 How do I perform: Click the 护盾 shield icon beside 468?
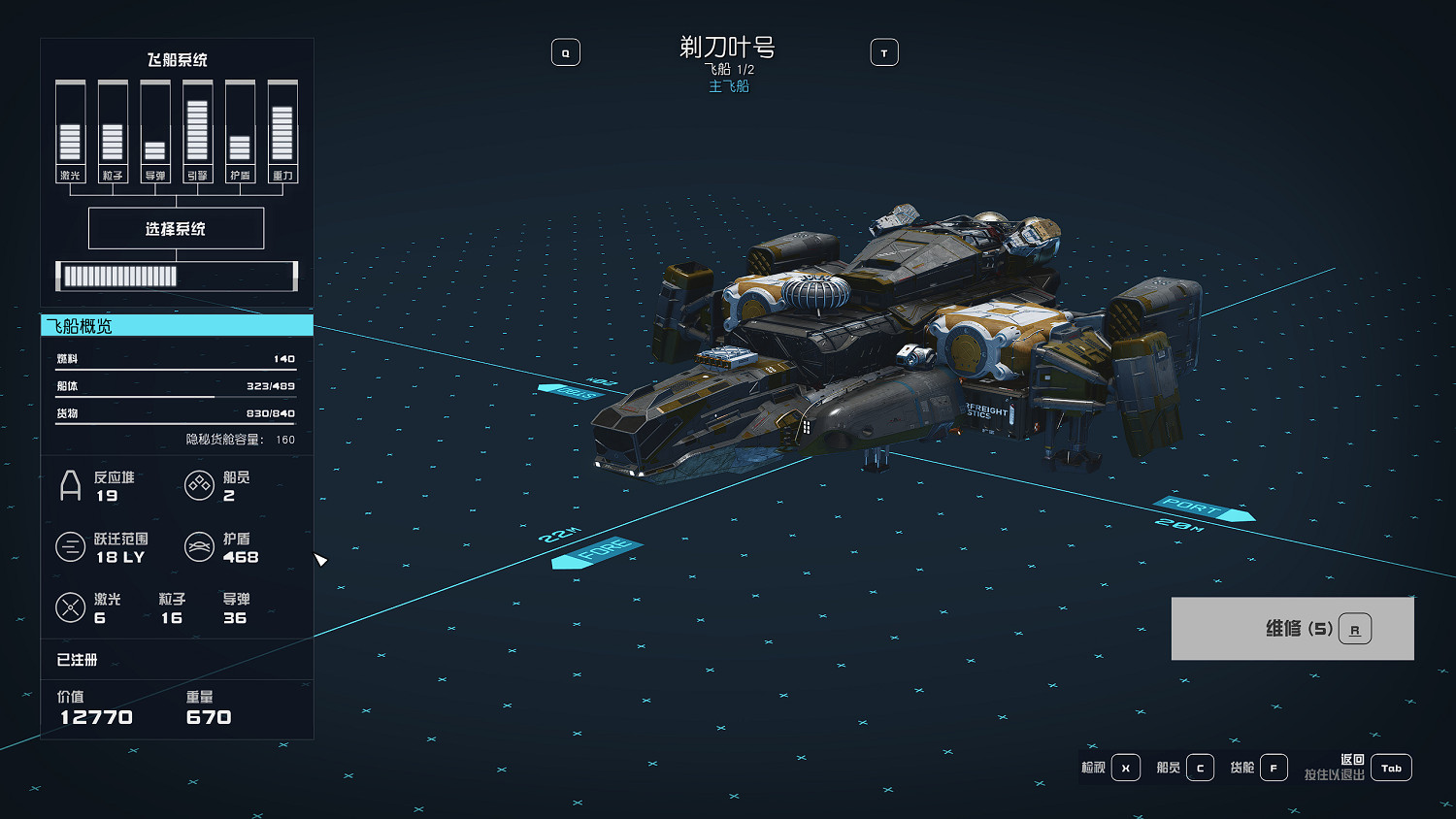[200, 546]
